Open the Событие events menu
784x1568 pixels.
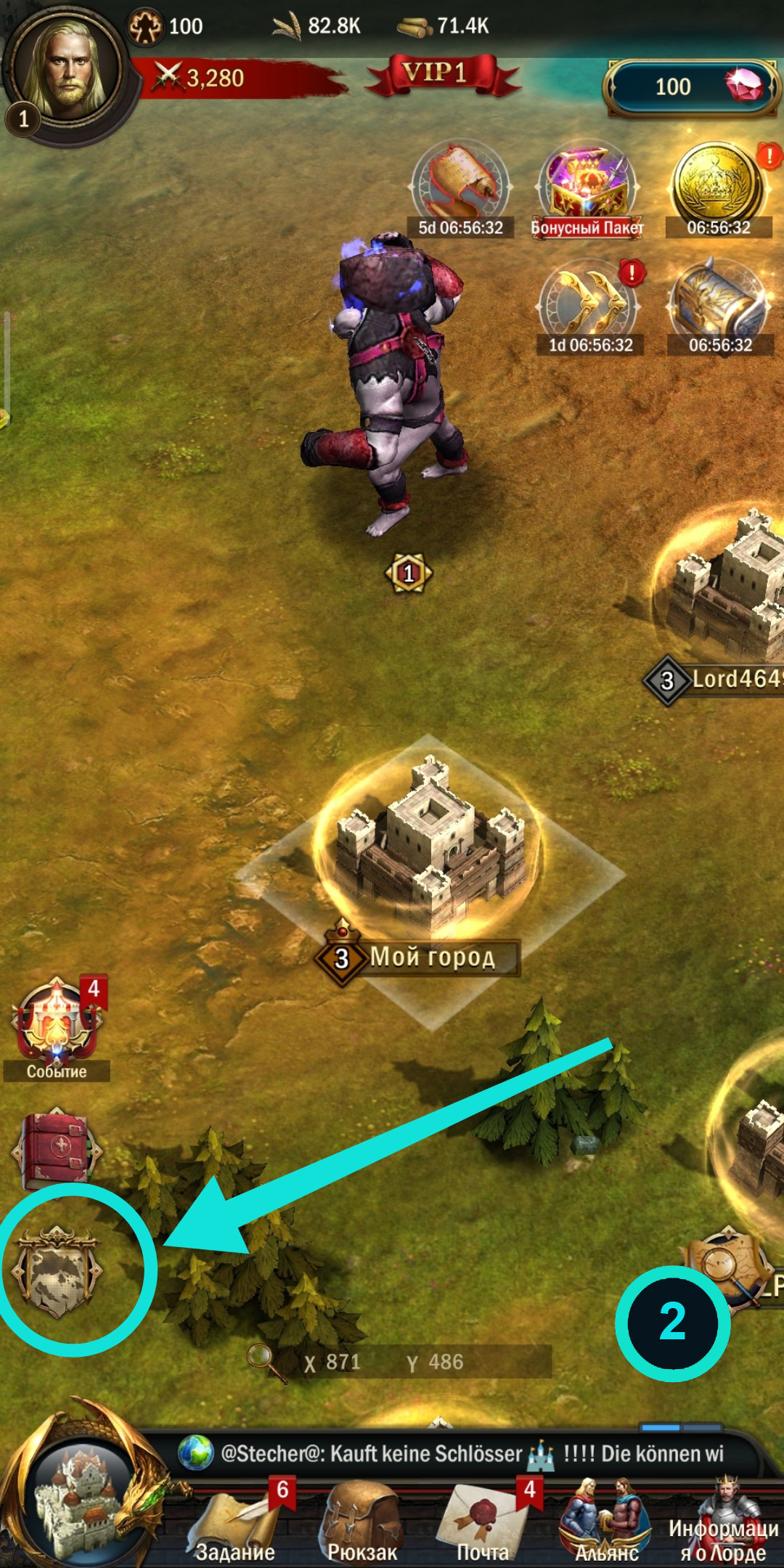coord(57,1025)
